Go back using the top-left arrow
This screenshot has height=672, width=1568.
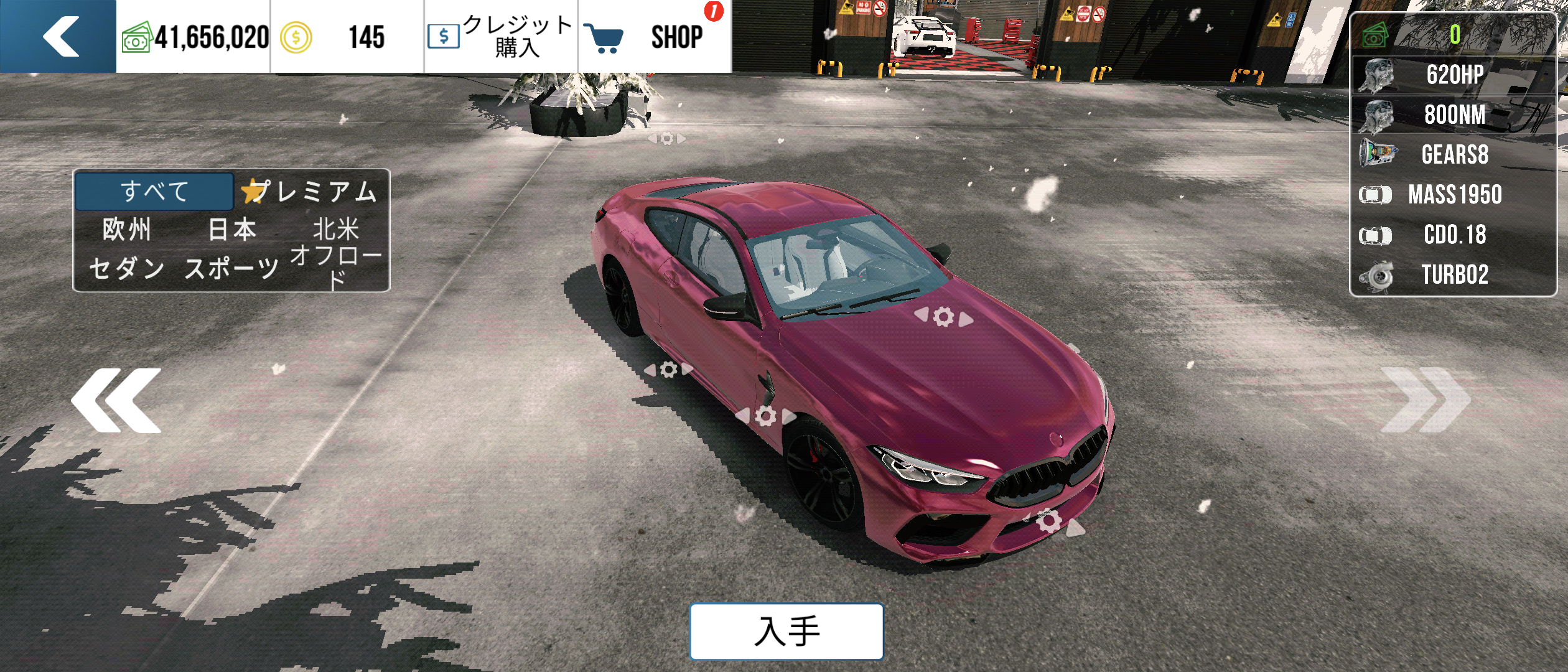60,36
